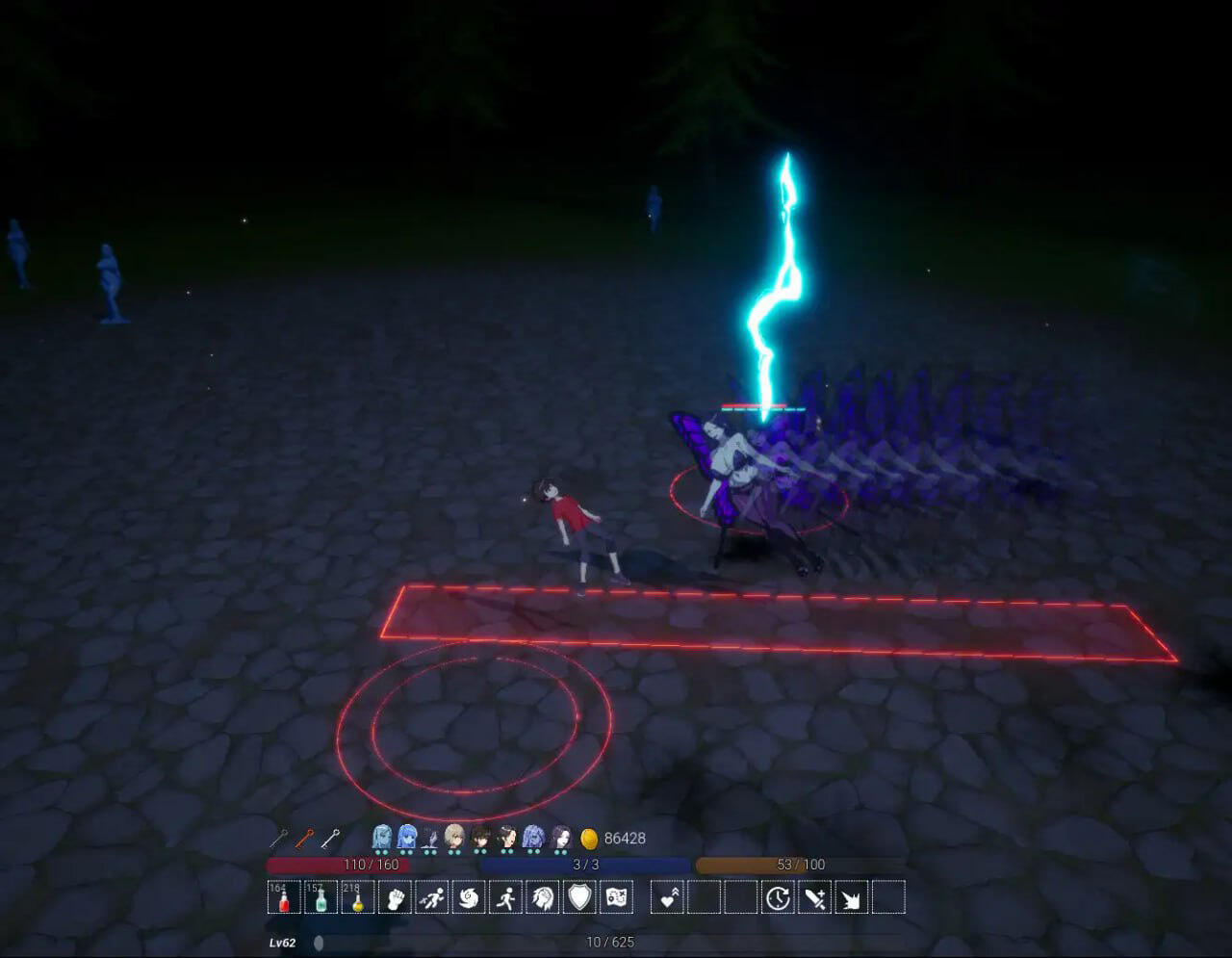Click the gold coin currency icon

pyautogui.click(x=589, y=839)
